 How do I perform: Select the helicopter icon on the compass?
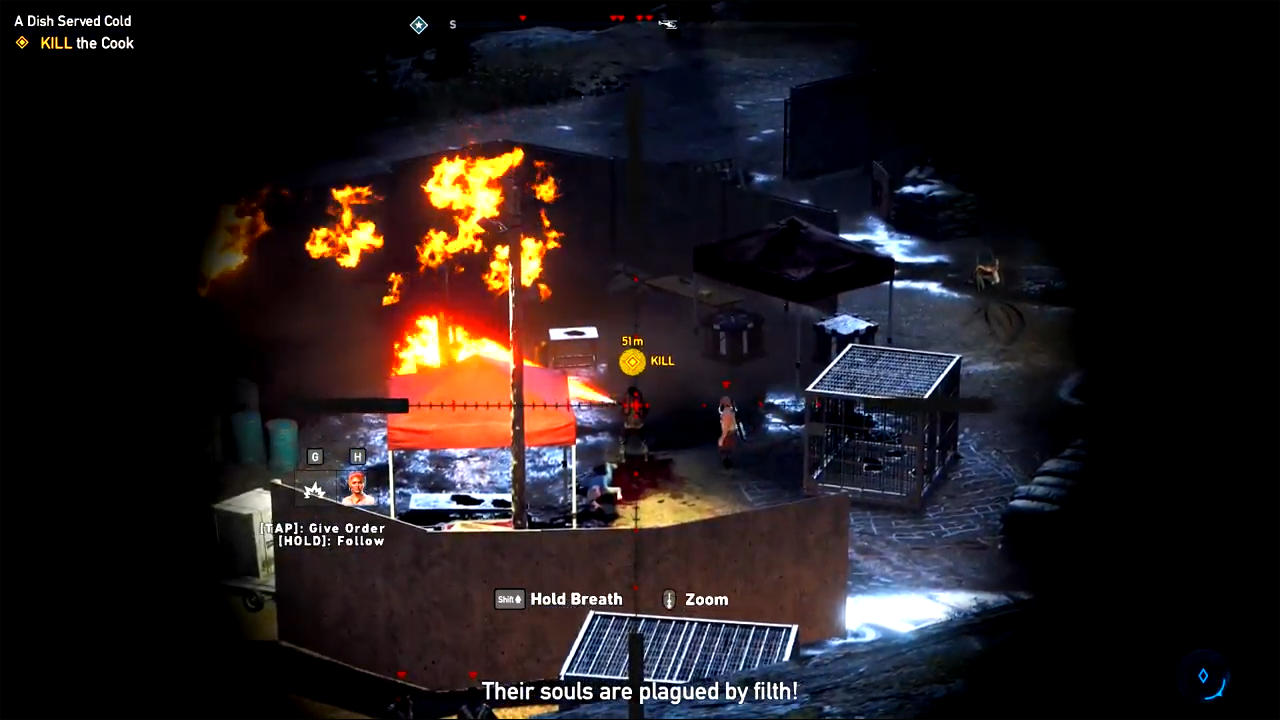pos(668,23)
